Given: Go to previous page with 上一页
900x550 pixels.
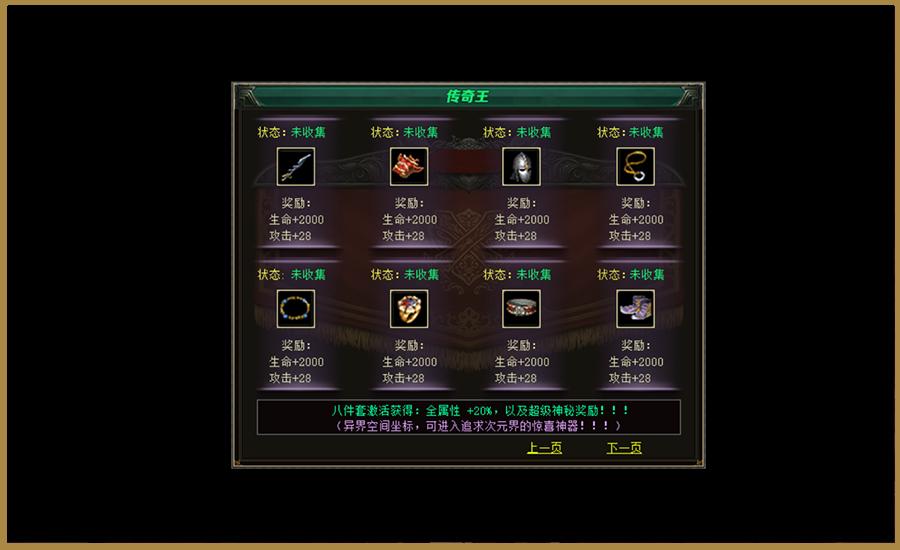Looking at the screenshot, I should point(545,448).
